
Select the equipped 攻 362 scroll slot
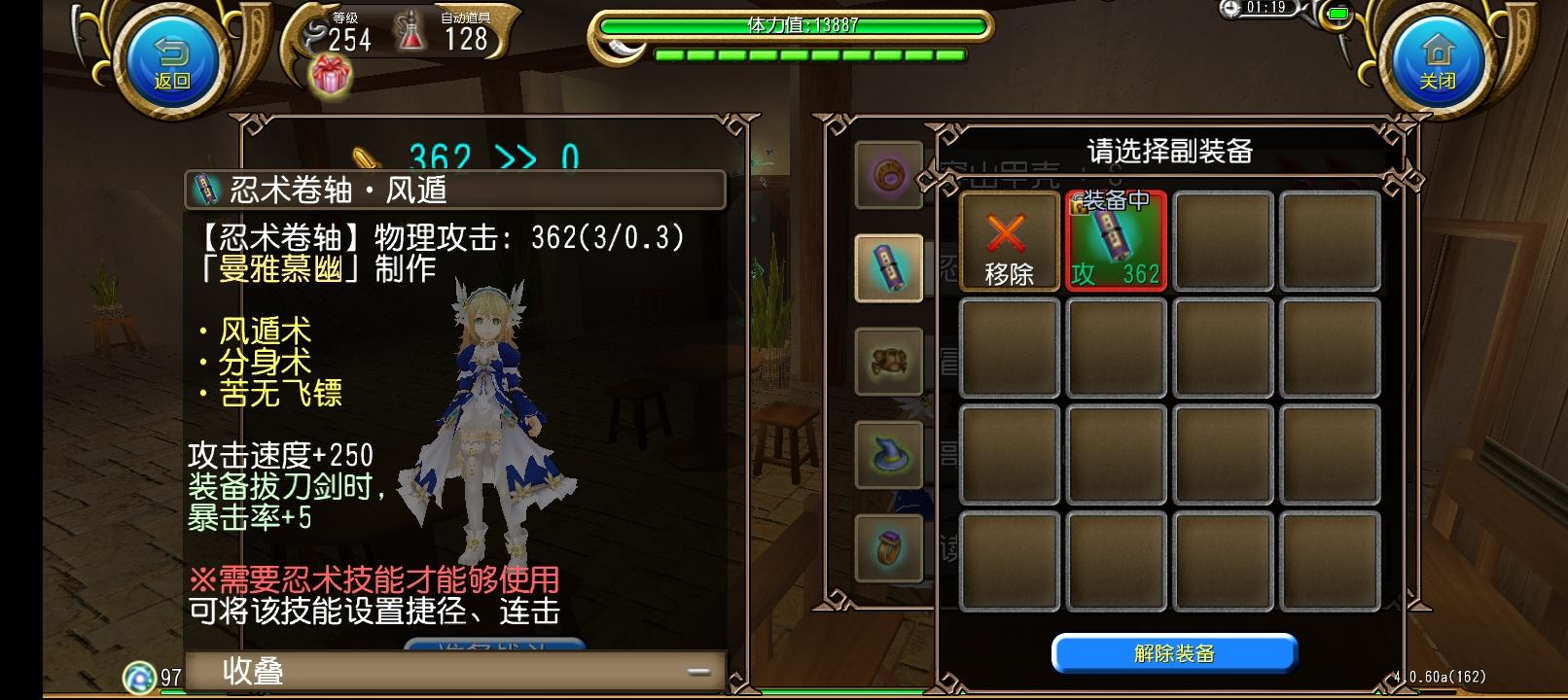[x=1116, y=240]
